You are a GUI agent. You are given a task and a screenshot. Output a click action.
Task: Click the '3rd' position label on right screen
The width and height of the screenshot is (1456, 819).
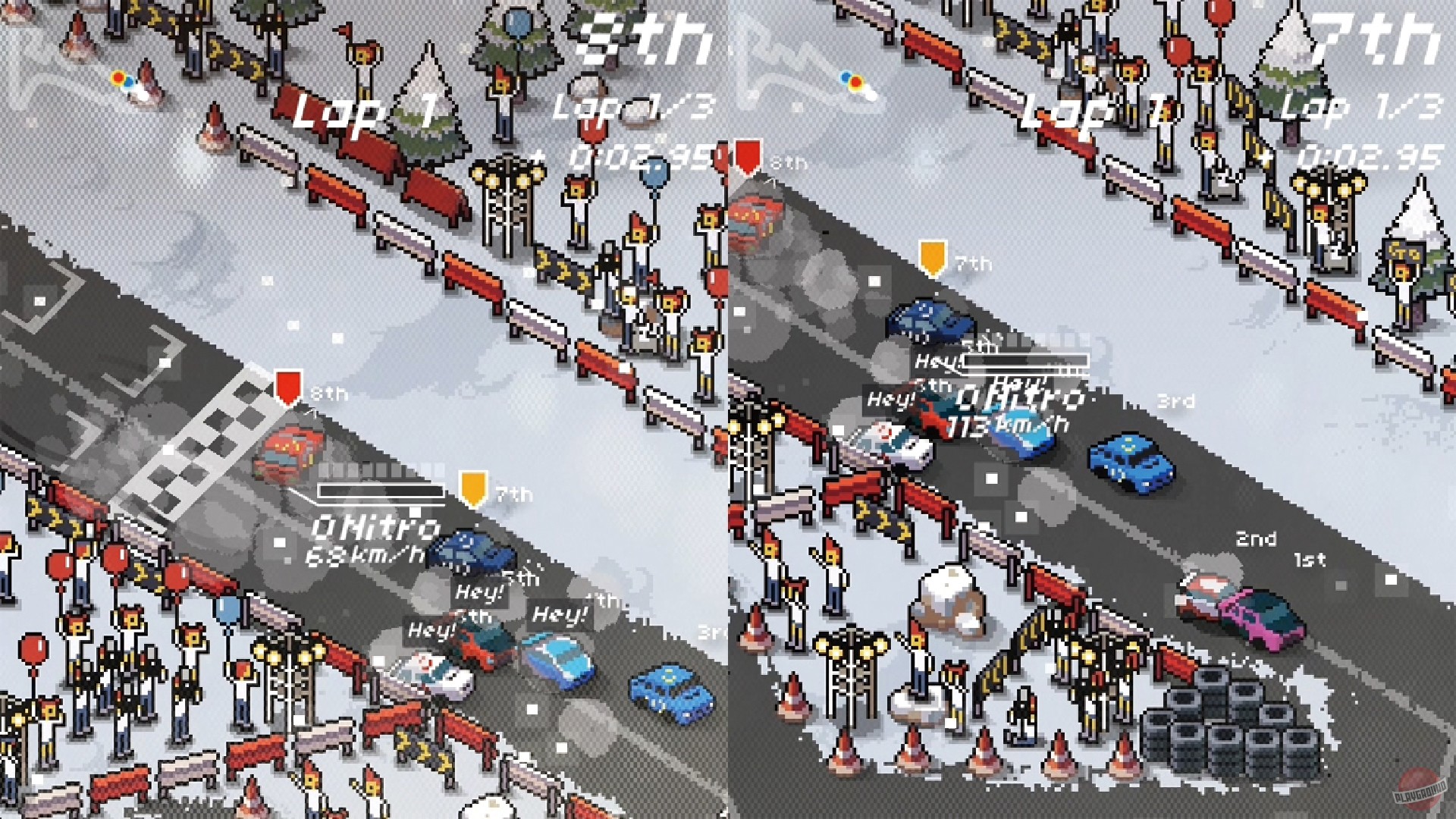pyautogui.click(x=1175, y=402)
